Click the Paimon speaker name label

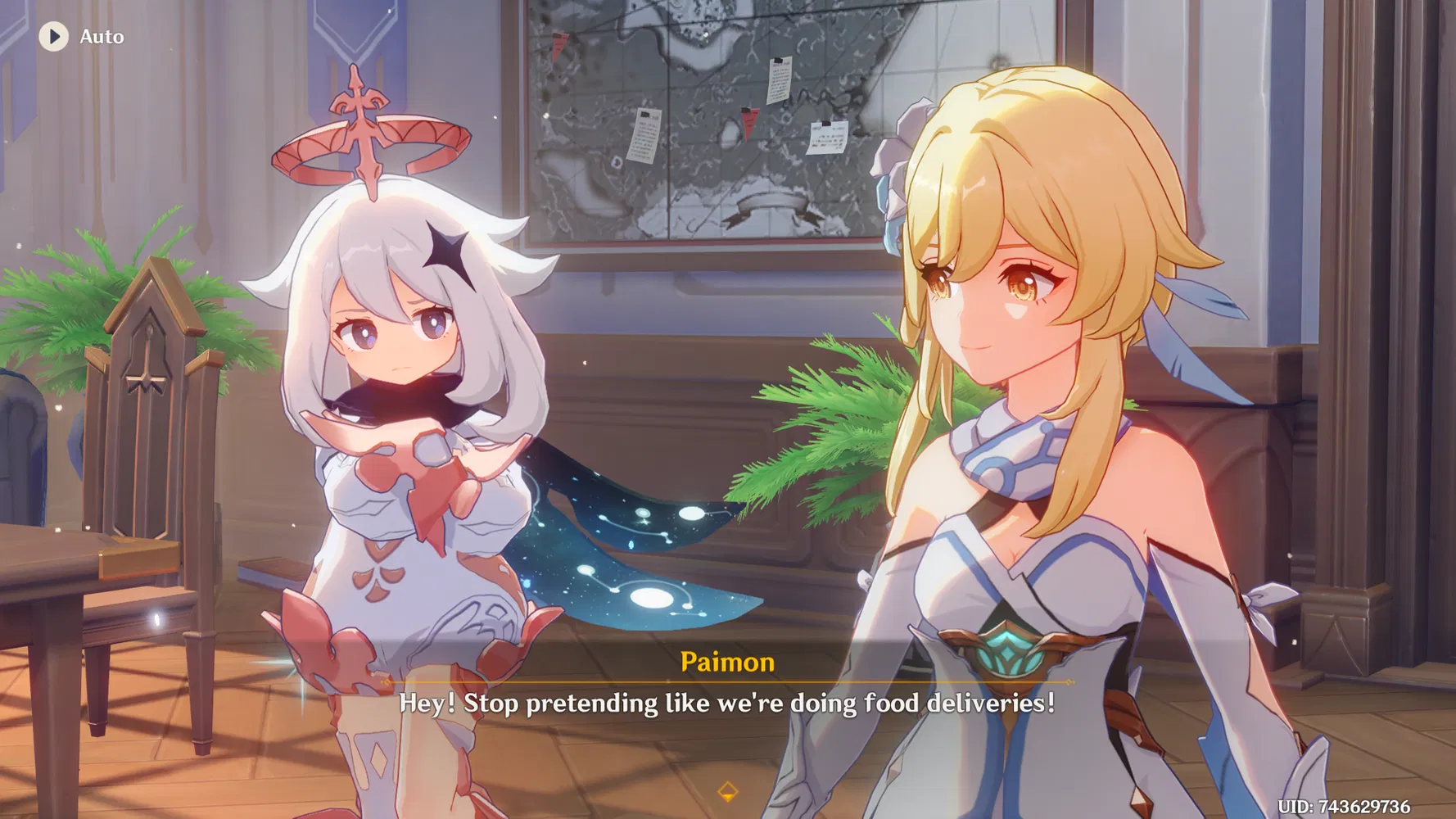727,663
